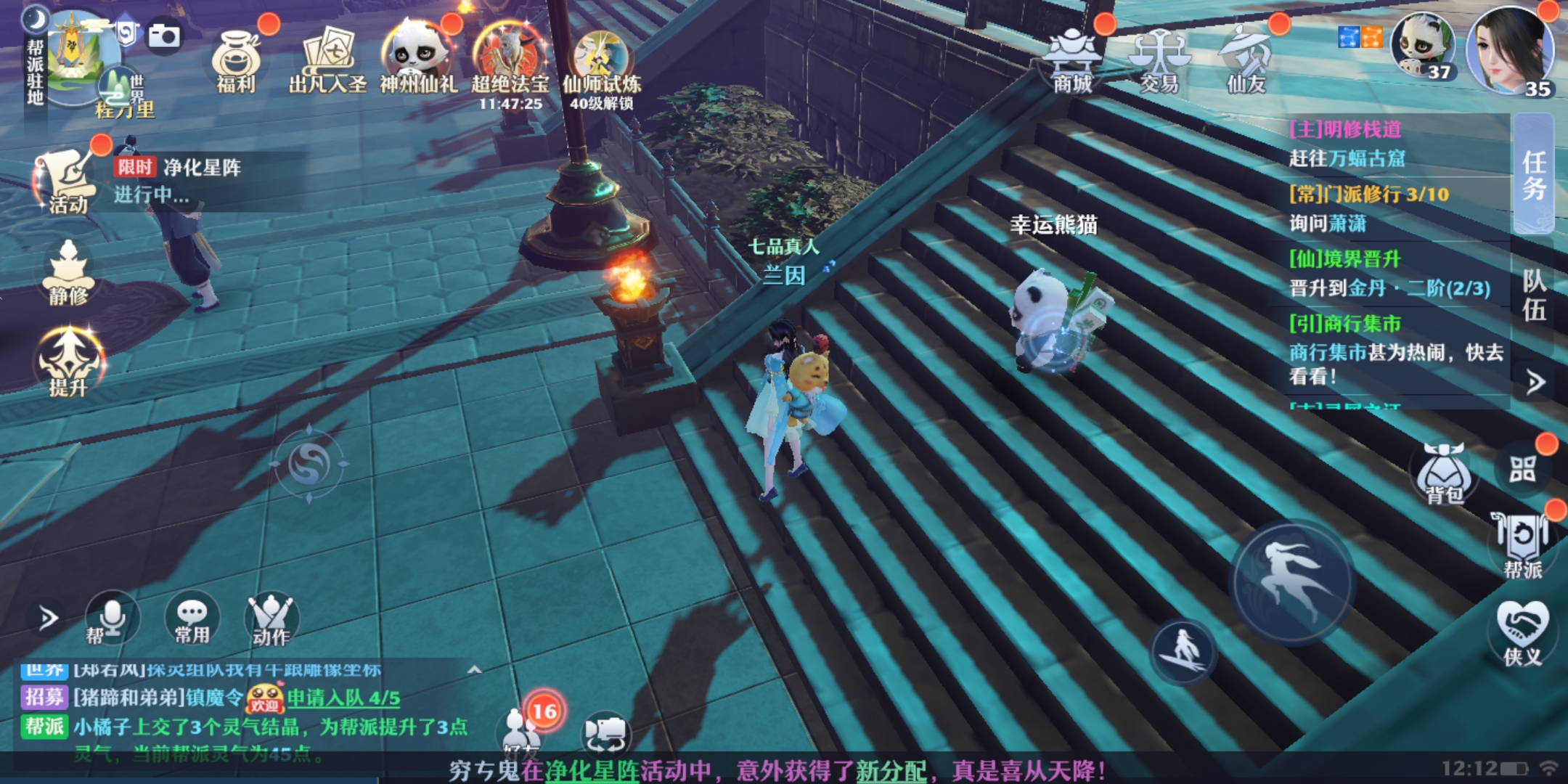Screen dimensions: 1568x784
Task: Tap the 申请入队 join team link
Action: pyautogui.click(x=343, y=698)
